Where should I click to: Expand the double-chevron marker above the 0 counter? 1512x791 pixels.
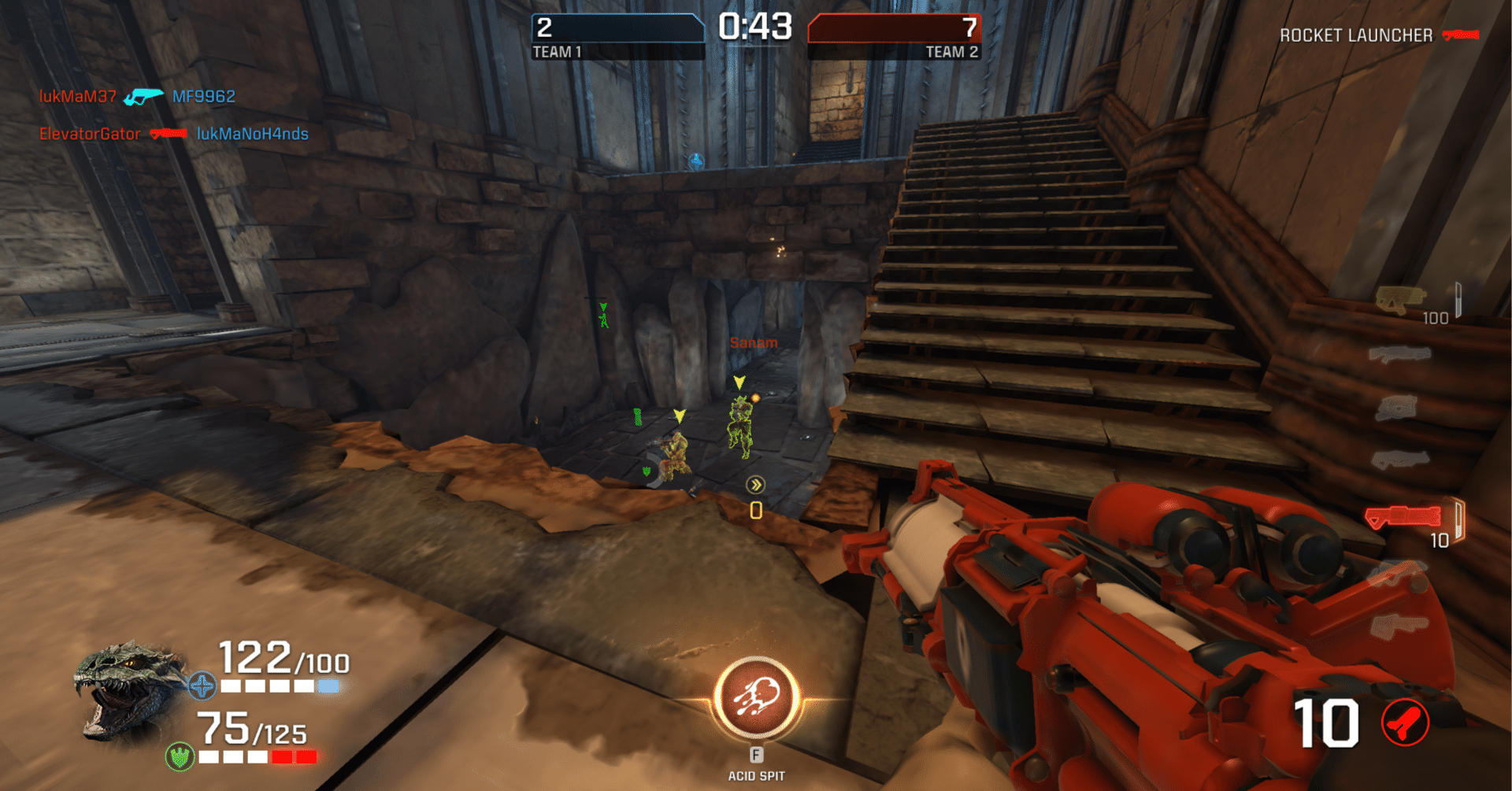click(755, 485)
